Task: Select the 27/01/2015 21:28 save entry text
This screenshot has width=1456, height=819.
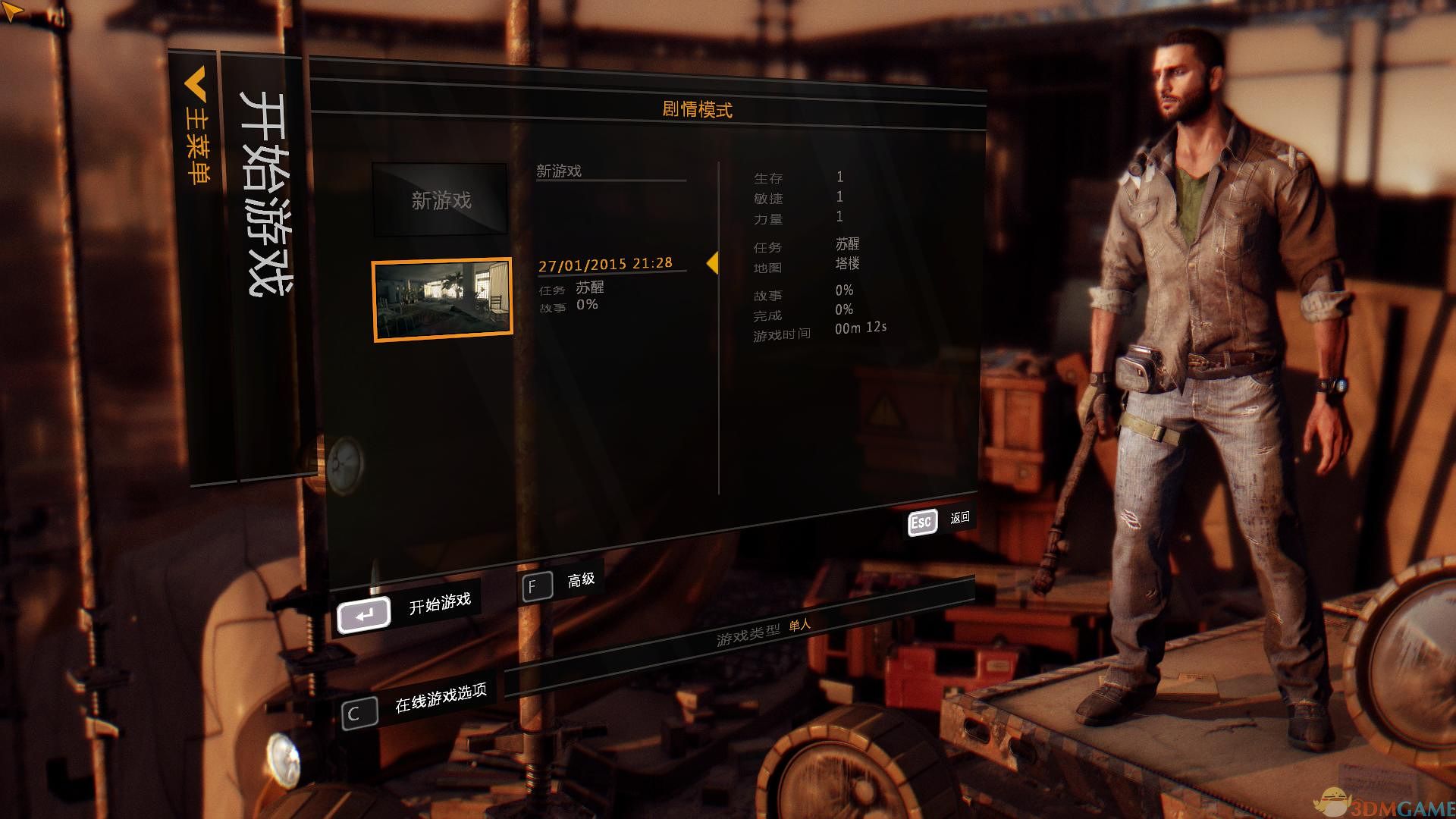Action: click(605, 264)
